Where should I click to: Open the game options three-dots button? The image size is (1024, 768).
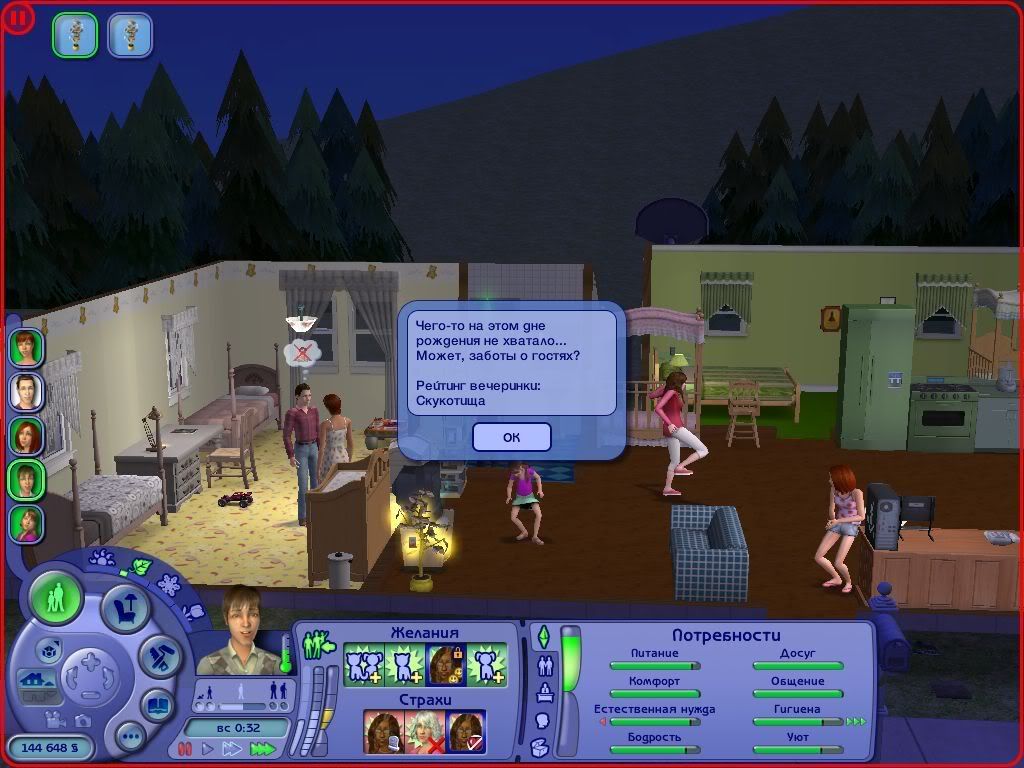(x=130, y=738)
